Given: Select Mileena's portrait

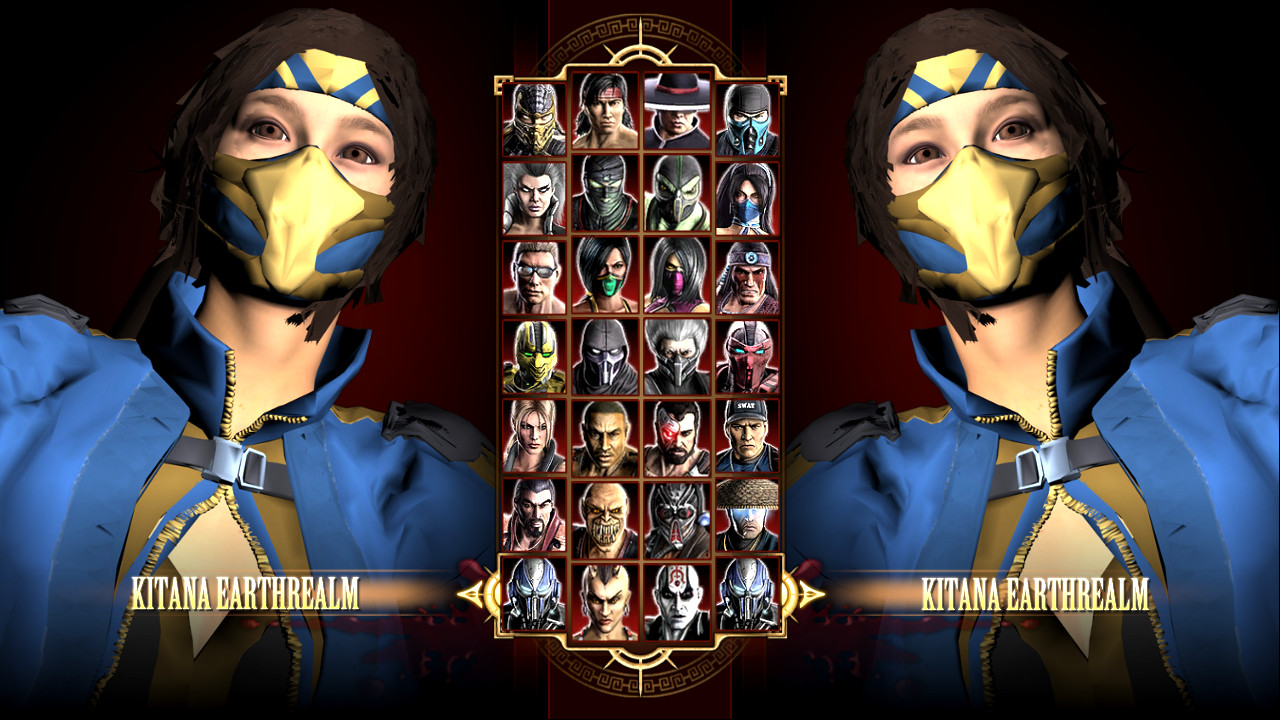Looking at the screenshot, I should click(675, 270).
